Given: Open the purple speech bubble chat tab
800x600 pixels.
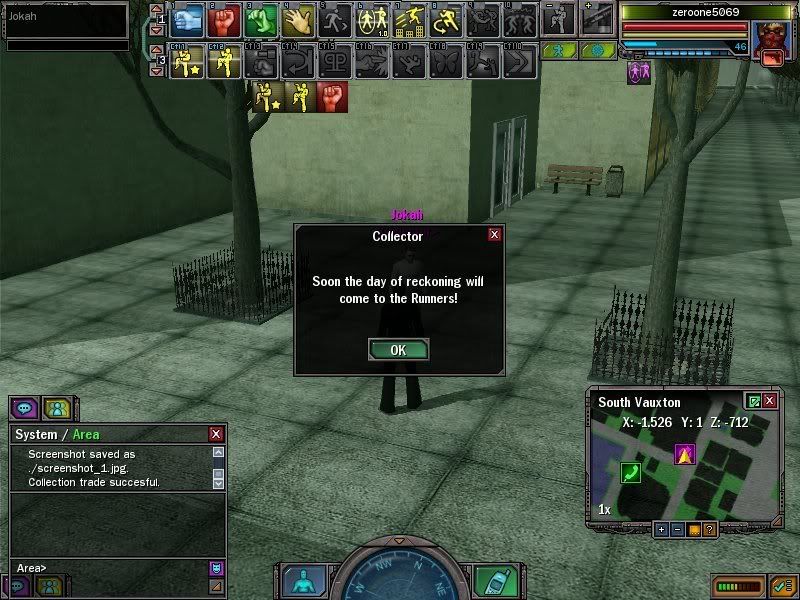Looking at the screenshot, I should pos(25,408).
